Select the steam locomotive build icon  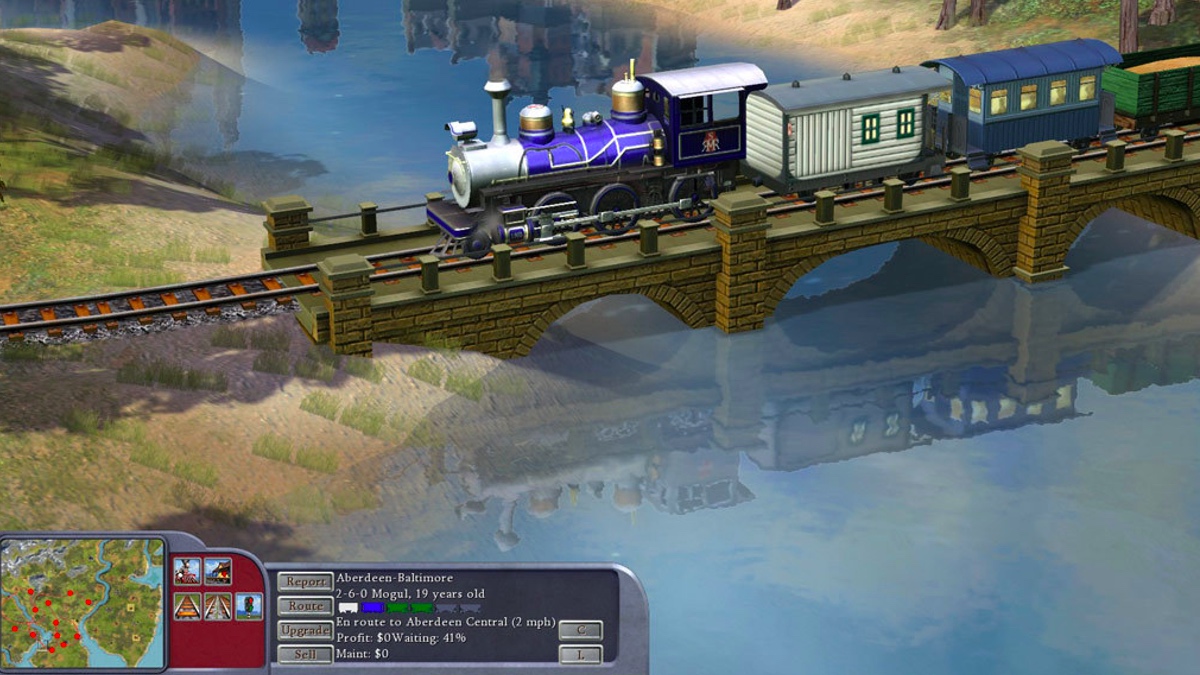pos(187,571)
